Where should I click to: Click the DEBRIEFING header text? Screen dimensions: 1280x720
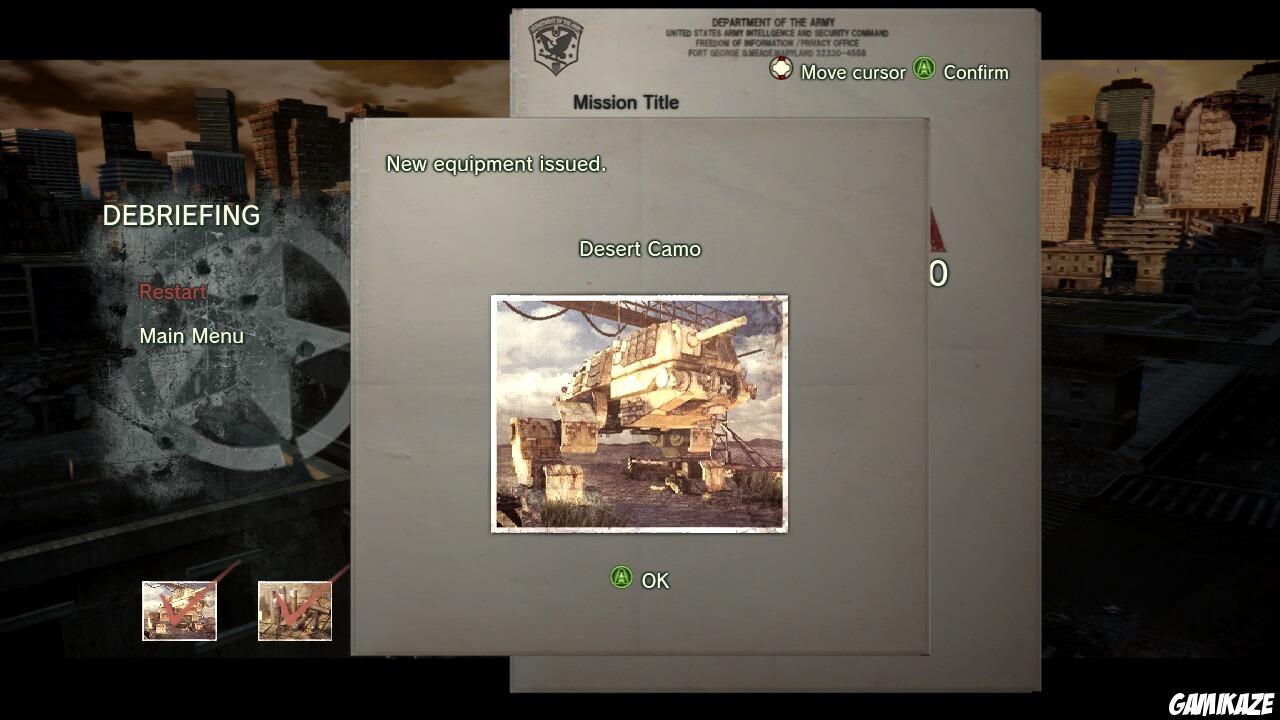(x=181, y=216)
